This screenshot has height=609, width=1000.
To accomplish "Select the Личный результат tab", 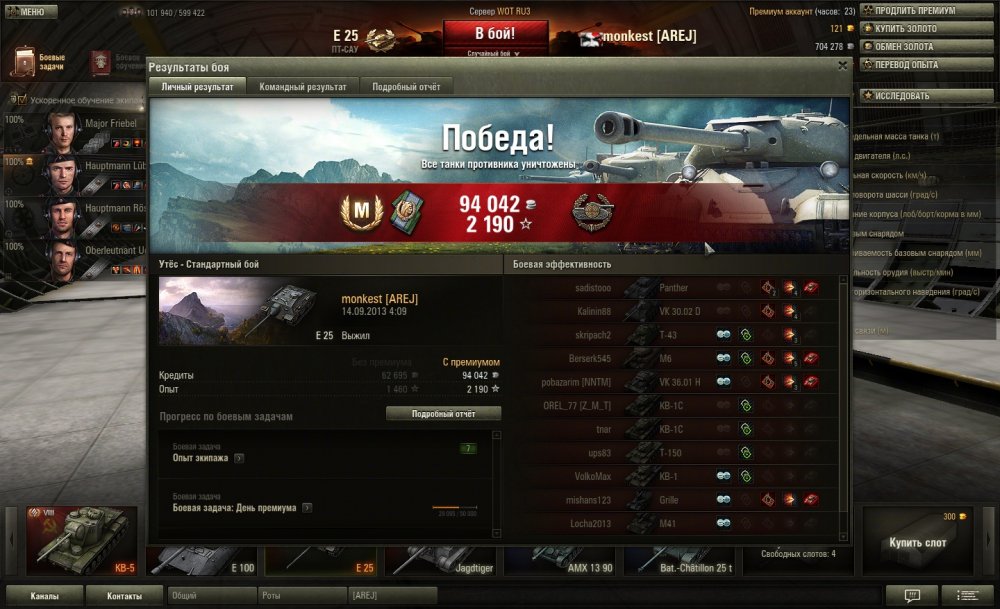I will 198,87.
